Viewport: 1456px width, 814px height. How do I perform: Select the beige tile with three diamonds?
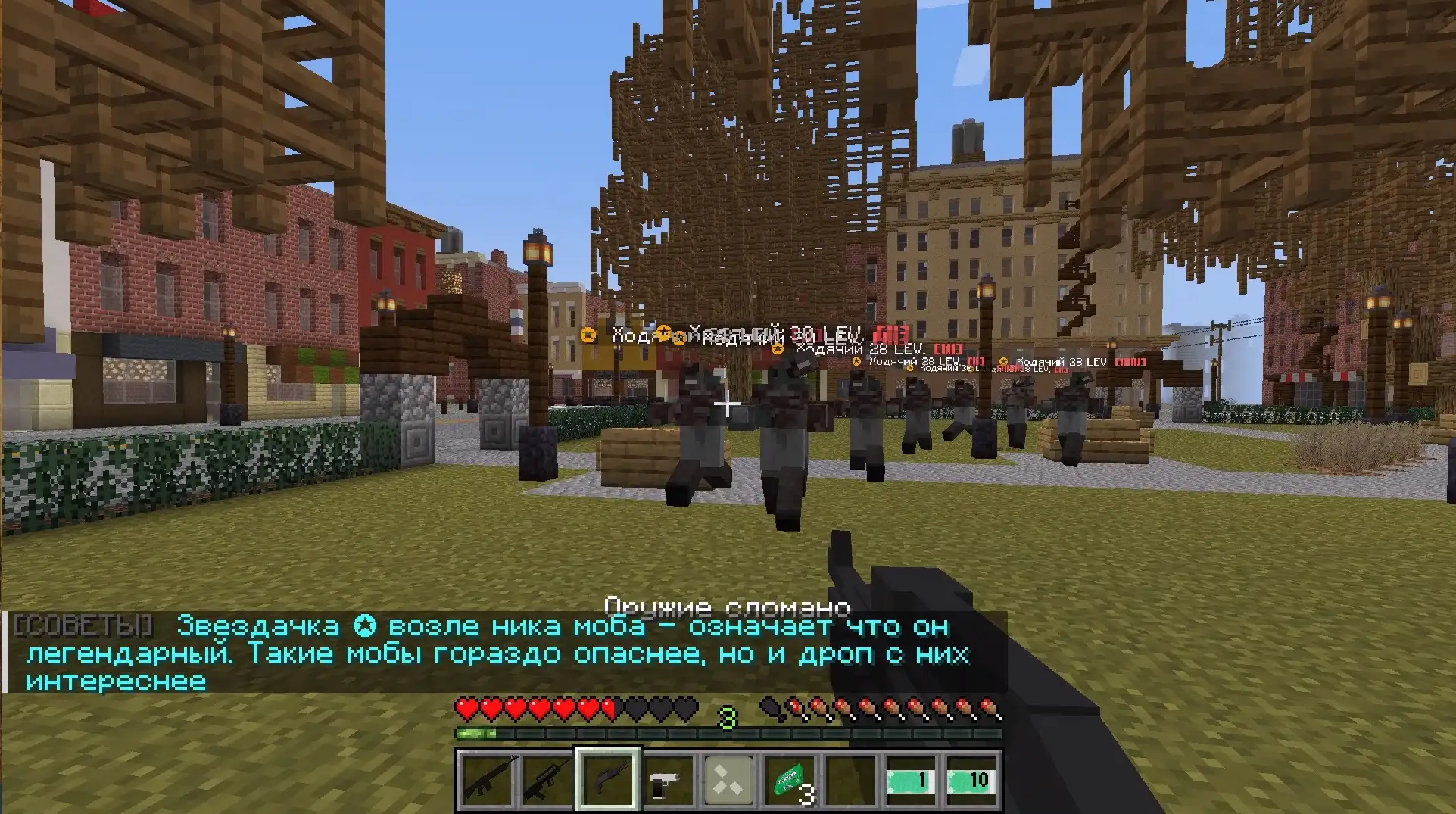pyautogui.click(x=728, y=780)
